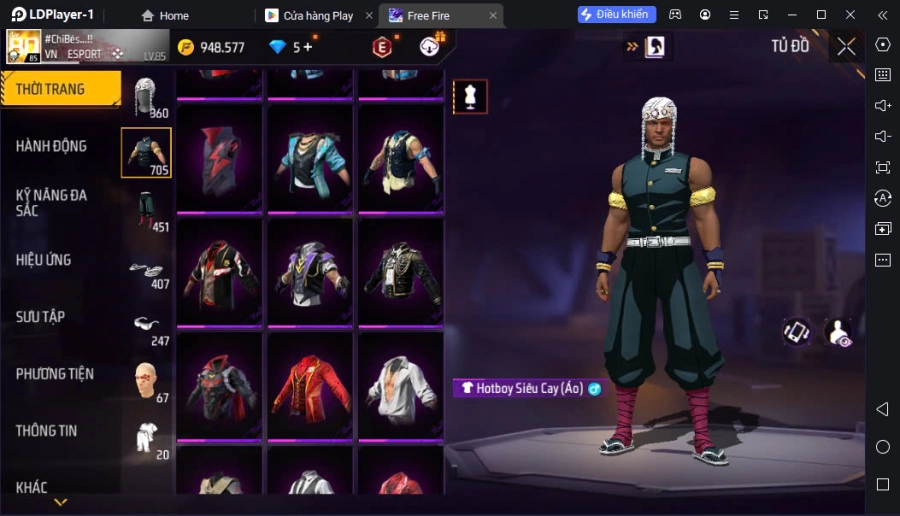Choose the pants subcategory with count 451

click(147, 211)
